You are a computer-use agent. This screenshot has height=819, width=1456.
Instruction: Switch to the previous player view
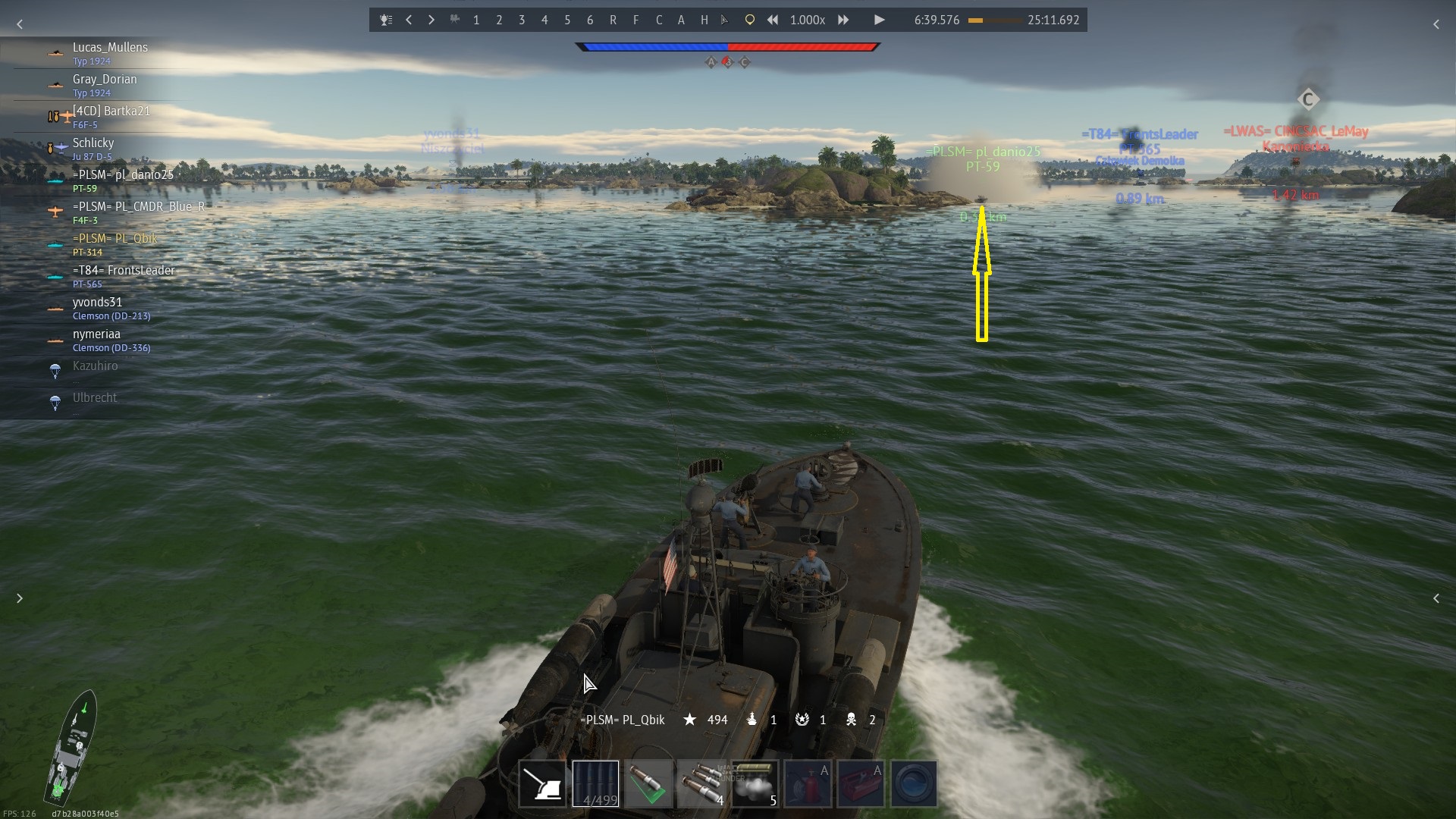(x=409, y=20)
